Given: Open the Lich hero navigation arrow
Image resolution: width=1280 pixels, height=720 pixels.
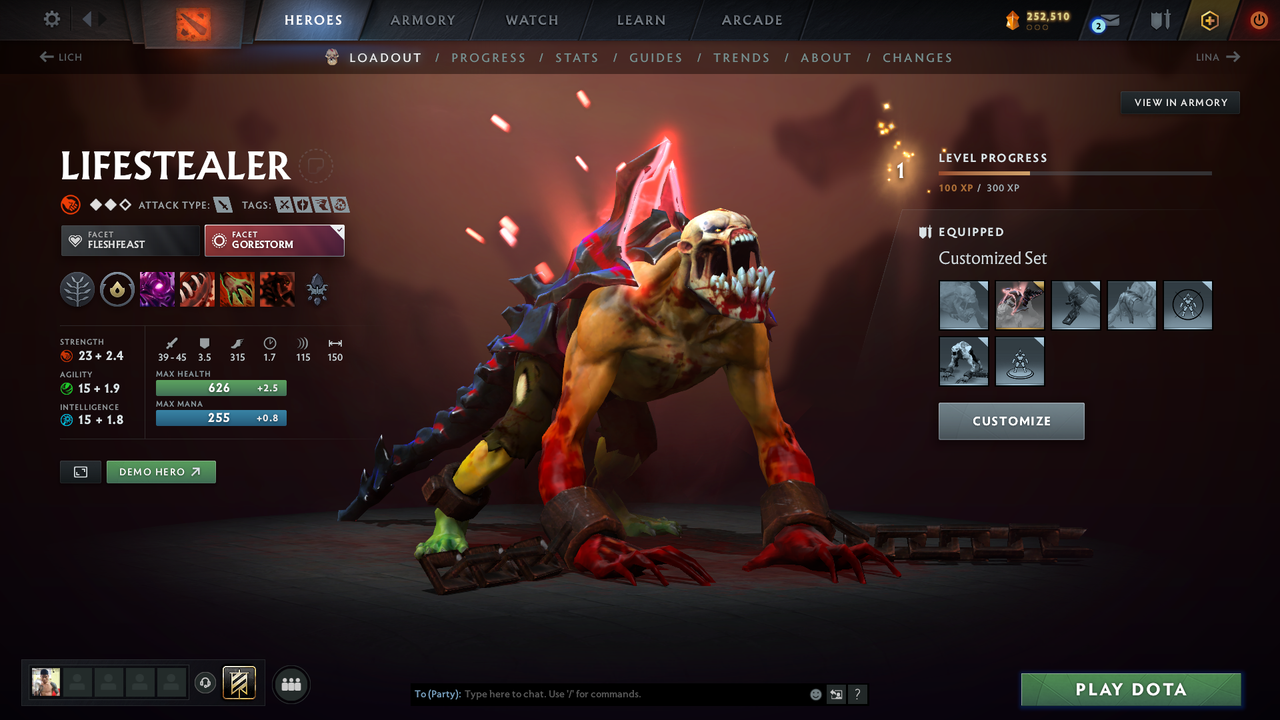Looking at the screenshot, I should tap(60, 57).
